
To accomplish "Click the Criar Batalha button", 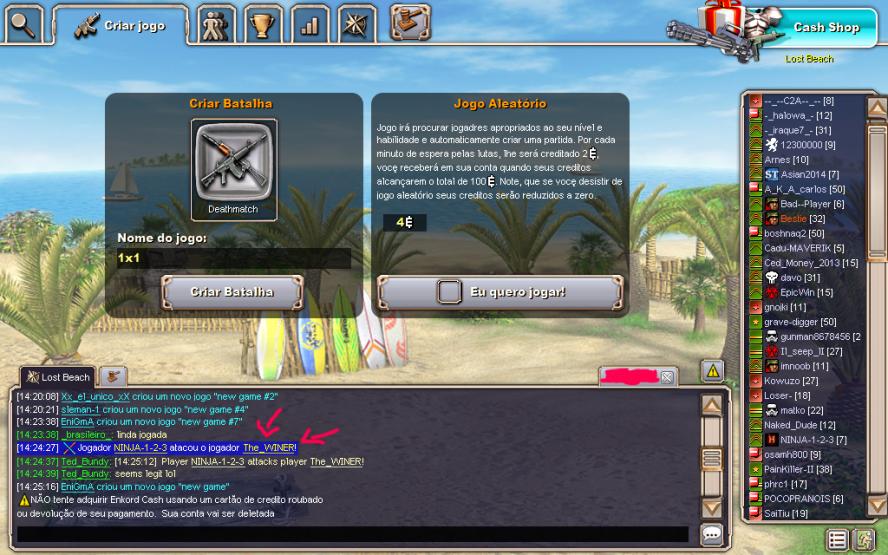I will pyautogui.click(x=232, y=292).
